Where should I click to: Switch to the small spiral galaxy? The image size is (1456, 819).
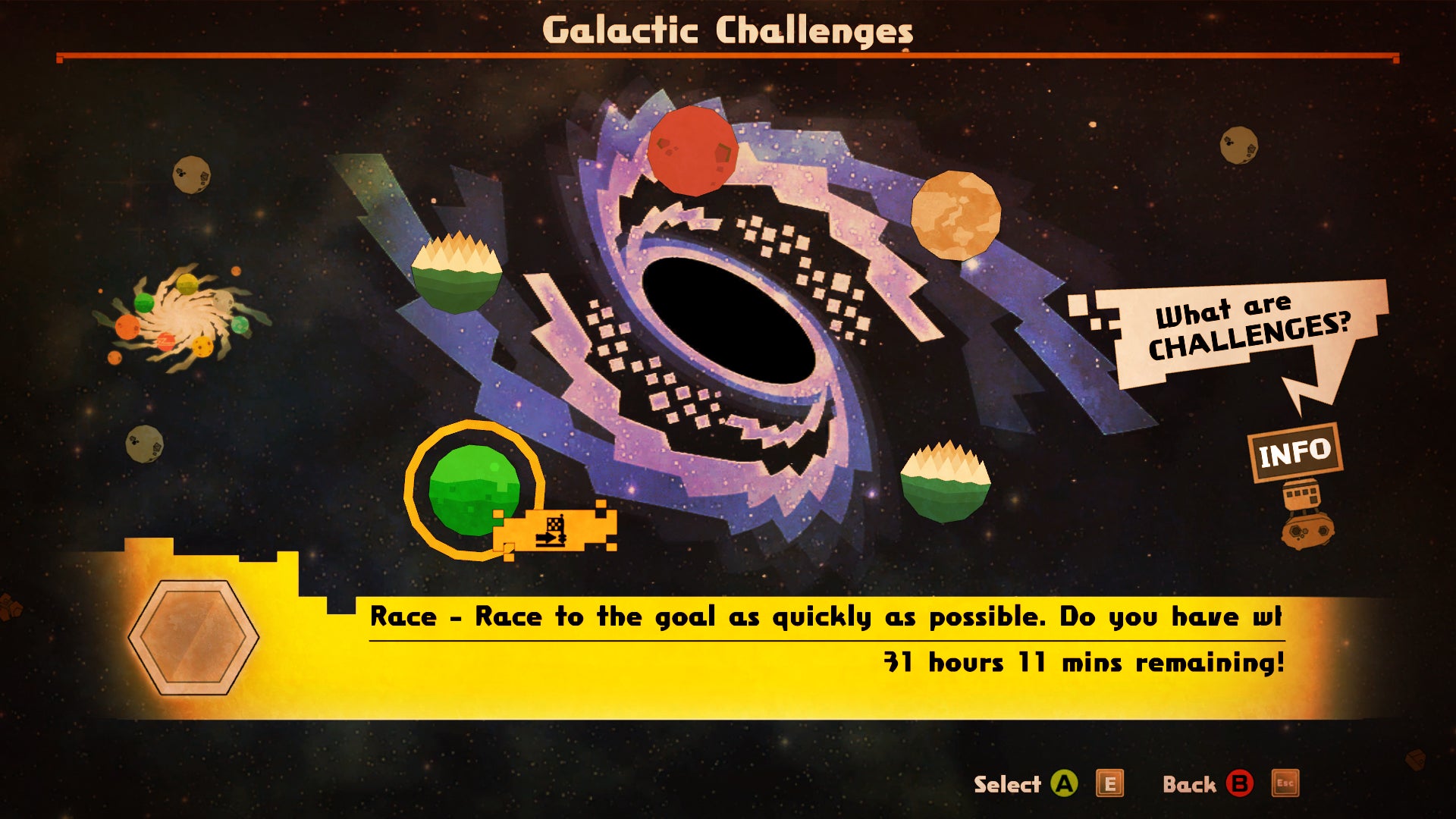180,319
